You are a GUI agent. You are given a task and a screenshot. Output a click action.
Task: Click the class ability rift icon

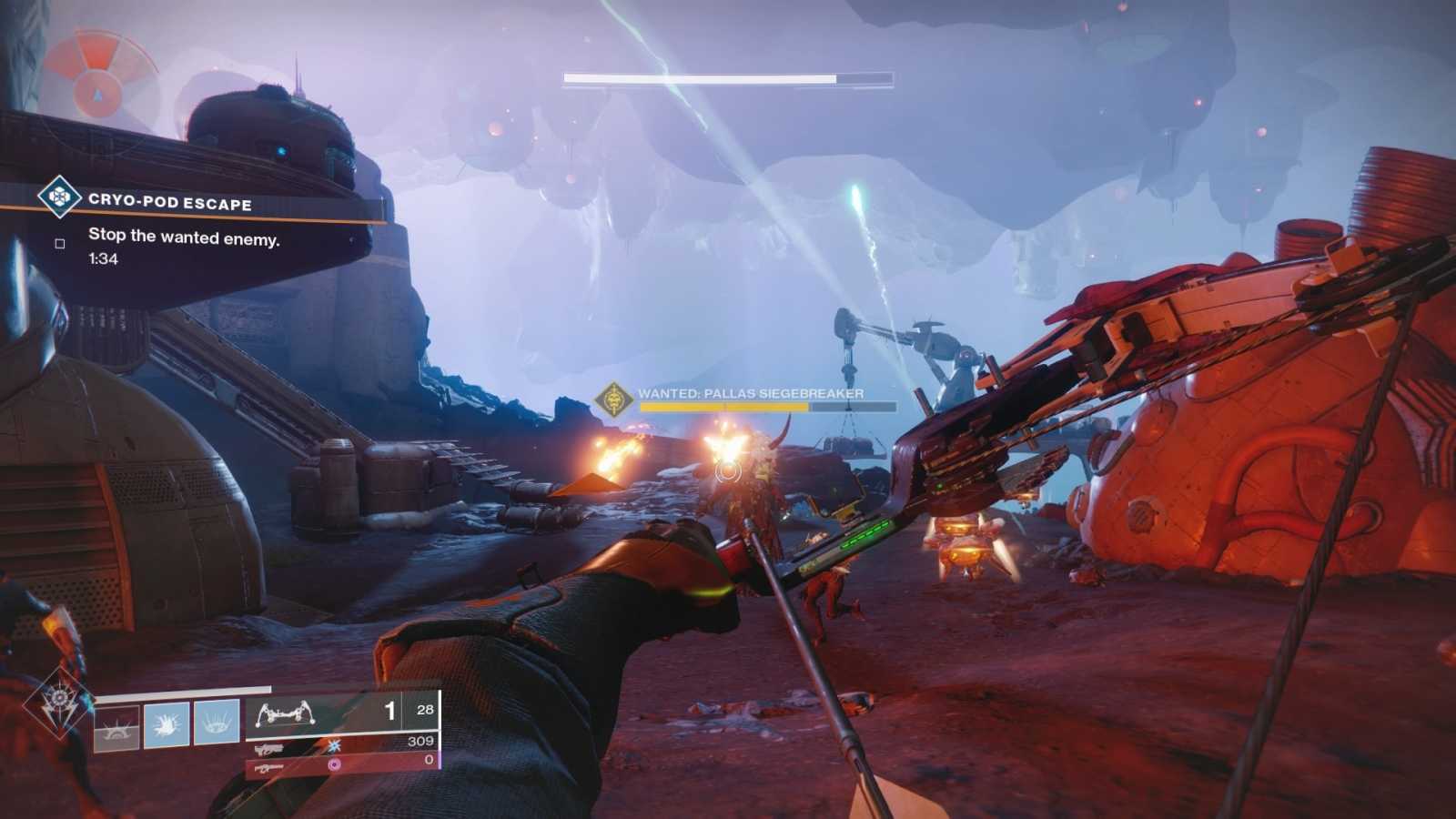(x=116, y=726)
